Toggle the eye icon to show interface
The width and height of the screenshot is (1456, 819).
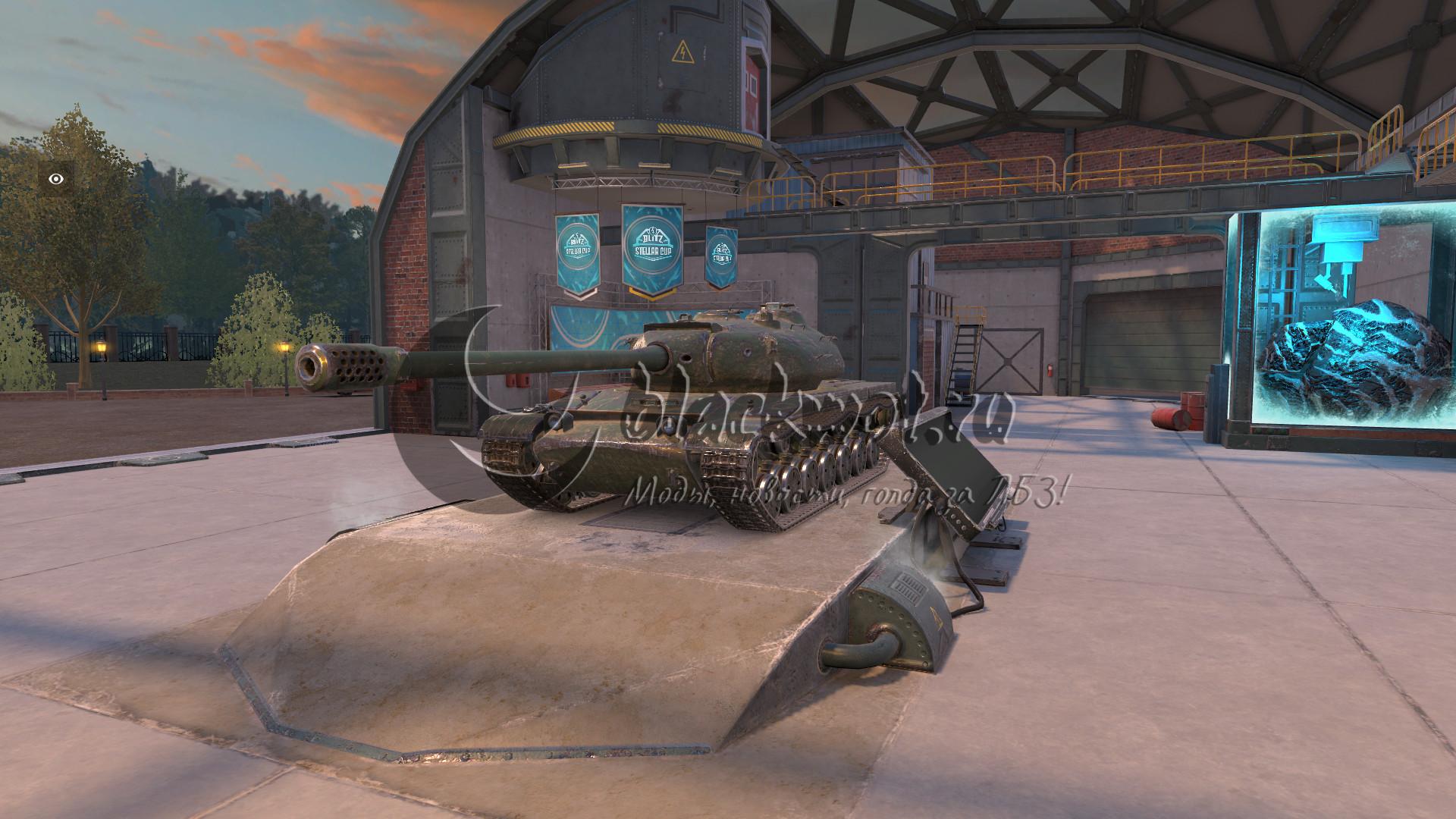click(56, 179)
